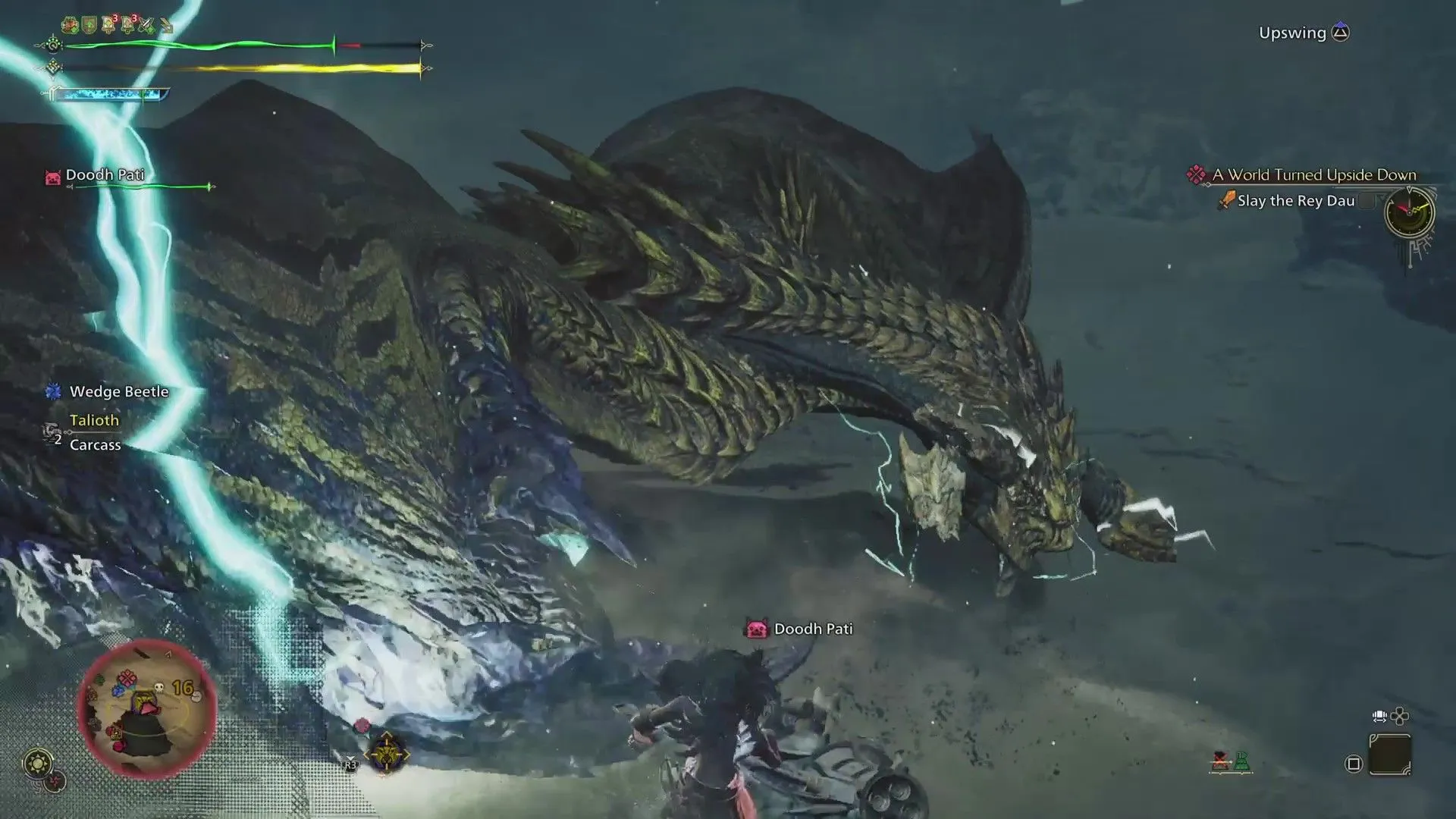Click the first food buff icon

click(x=71, y=27)
